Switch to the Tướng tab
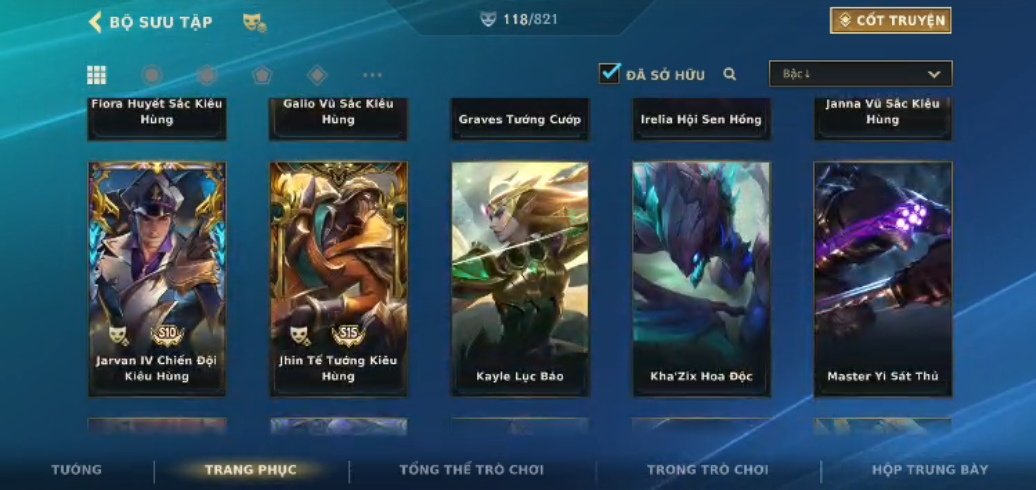The image size is (1036, 490). (x=77, y=470)
